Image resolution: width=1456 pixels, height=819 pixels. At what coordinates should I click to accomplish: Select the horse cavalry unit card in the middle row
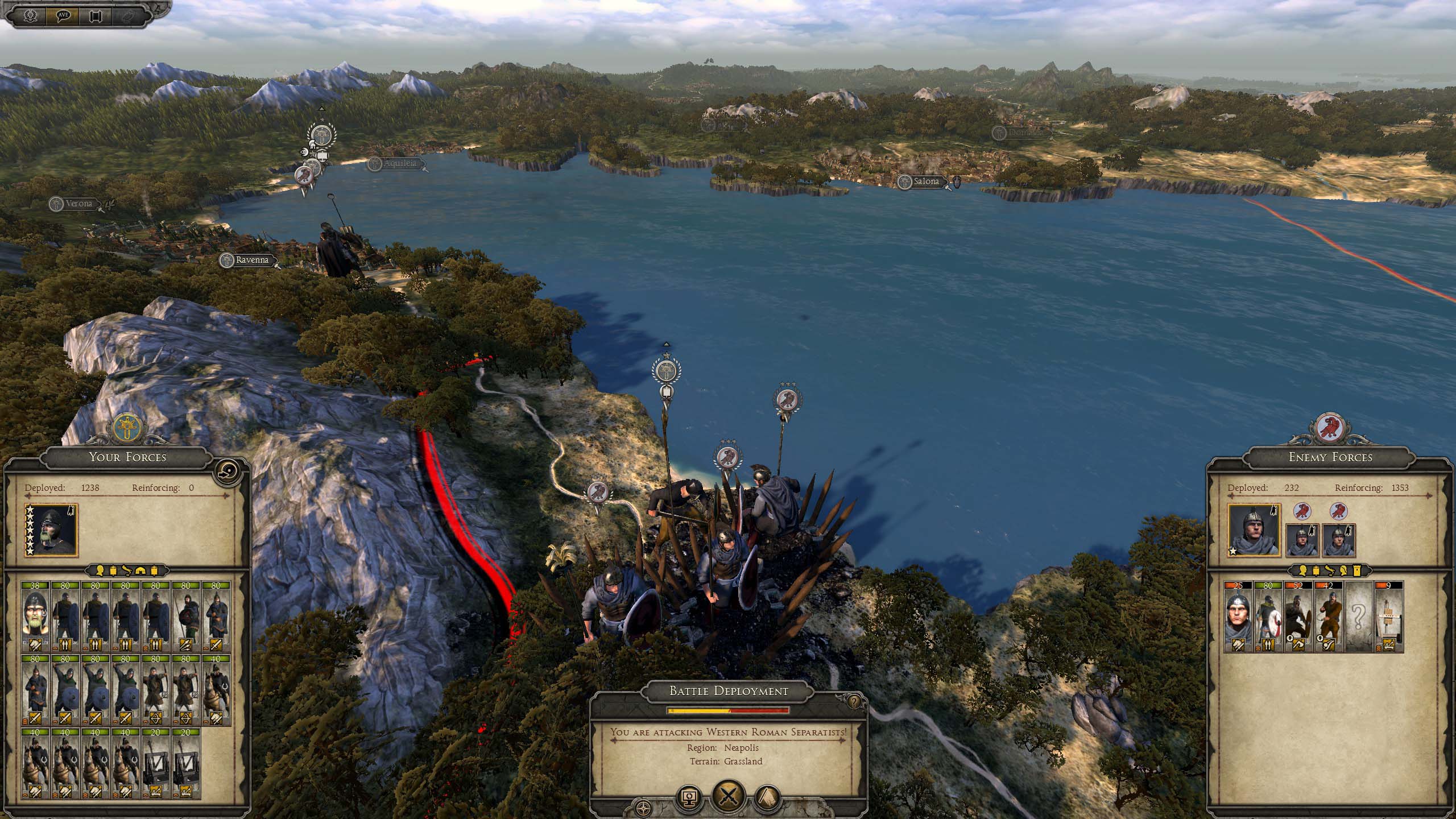point(217,689)
